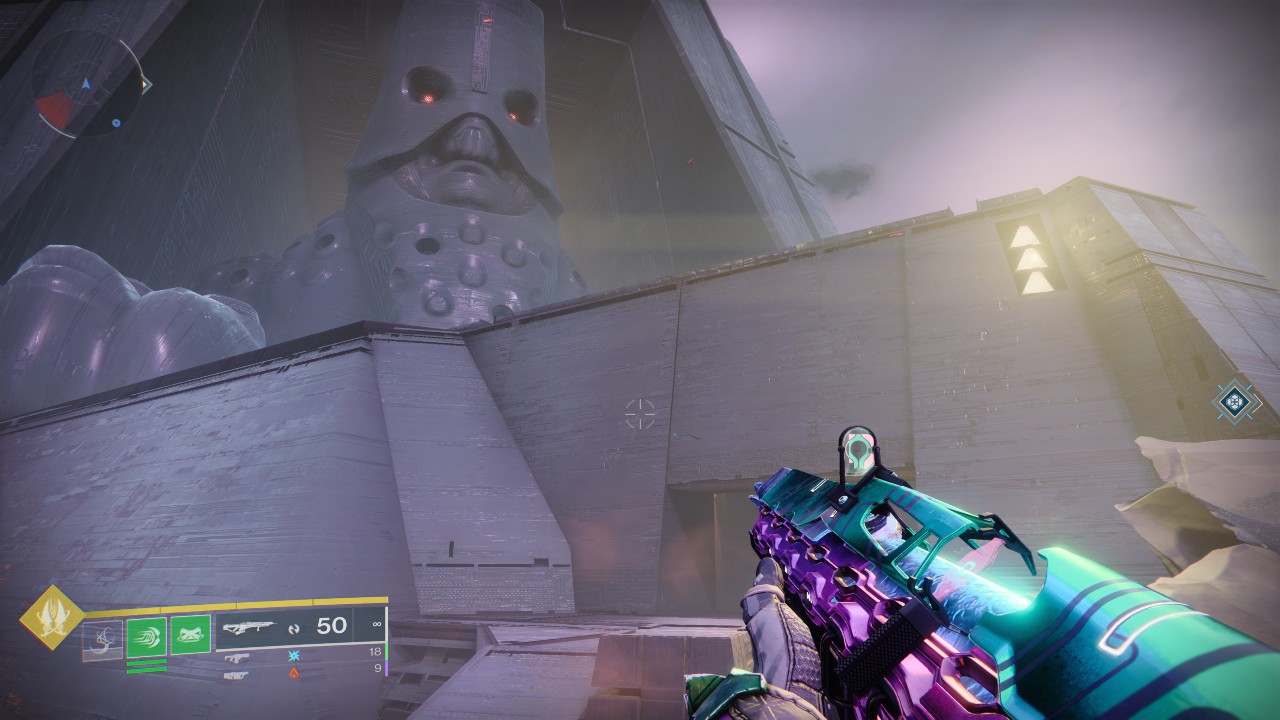Click the infinity reserve ammo symbol
The width and height of the screenshot is (1280, 720).
(x=377, y=625)
